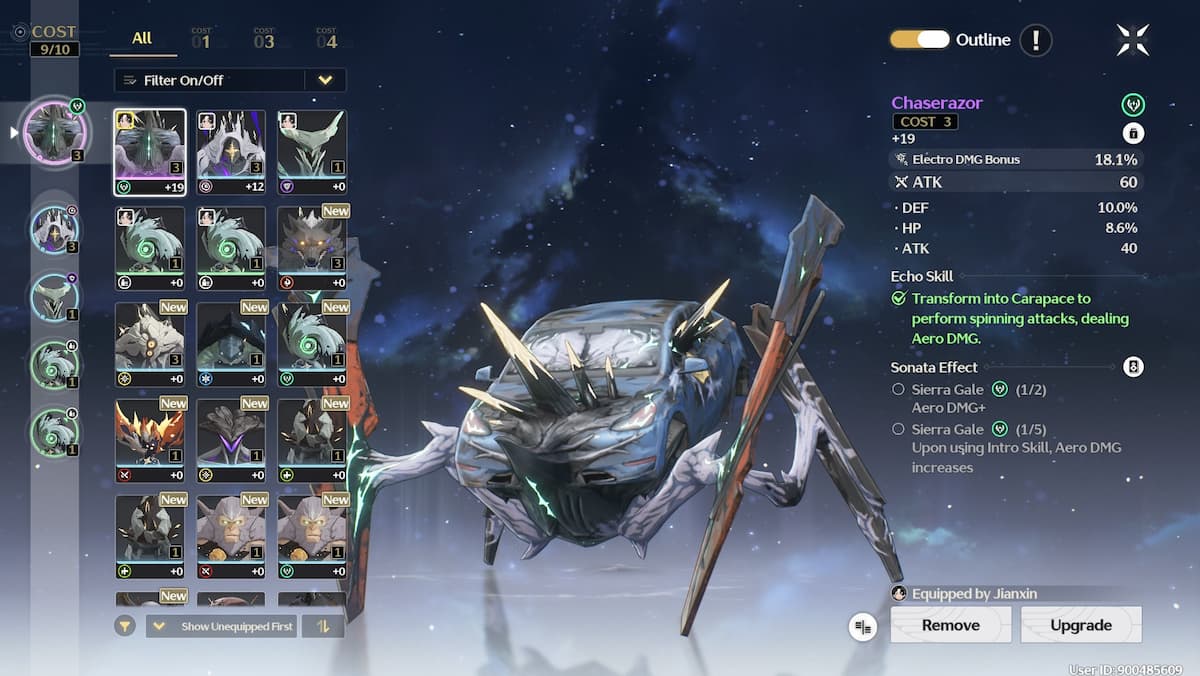Toggle the lock icon on Chaserazor
Image resolution: width=1200 pixels, height=676 pixels.
pyautogui.click(x=1133, y=133)
